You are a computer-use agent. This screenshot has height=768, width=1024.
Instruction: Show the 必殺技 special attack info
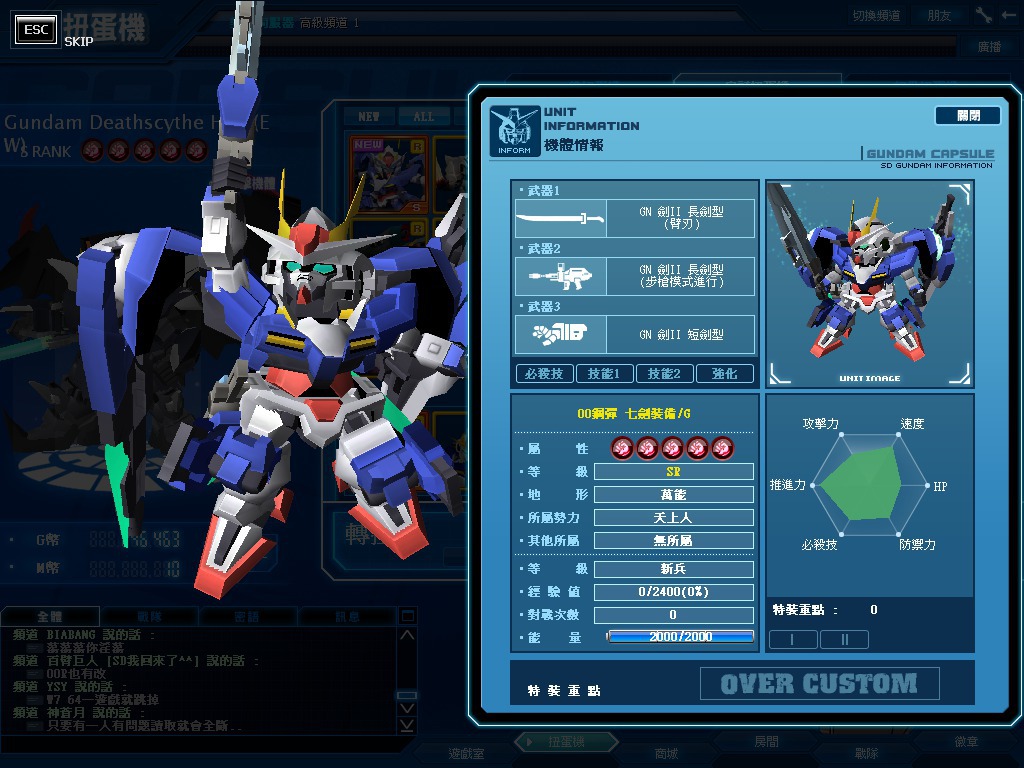tap(544, 374)
